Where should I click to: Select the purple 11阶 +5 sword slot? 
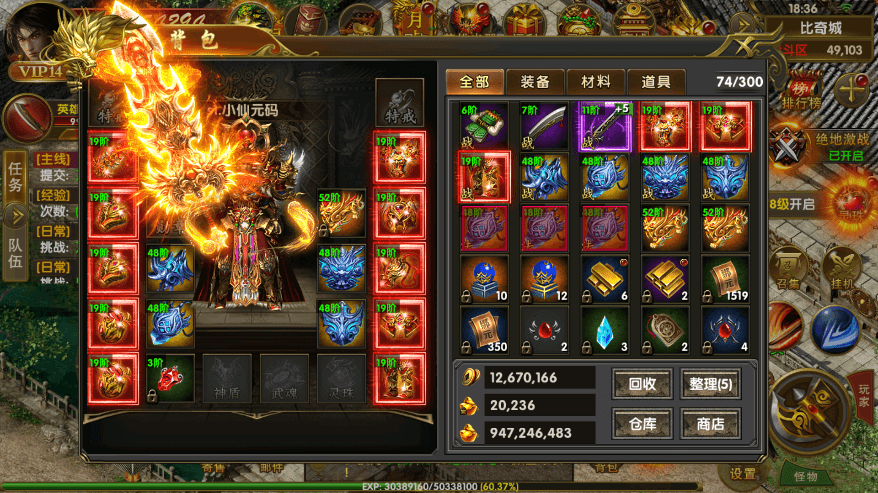[x=605, y=126]
